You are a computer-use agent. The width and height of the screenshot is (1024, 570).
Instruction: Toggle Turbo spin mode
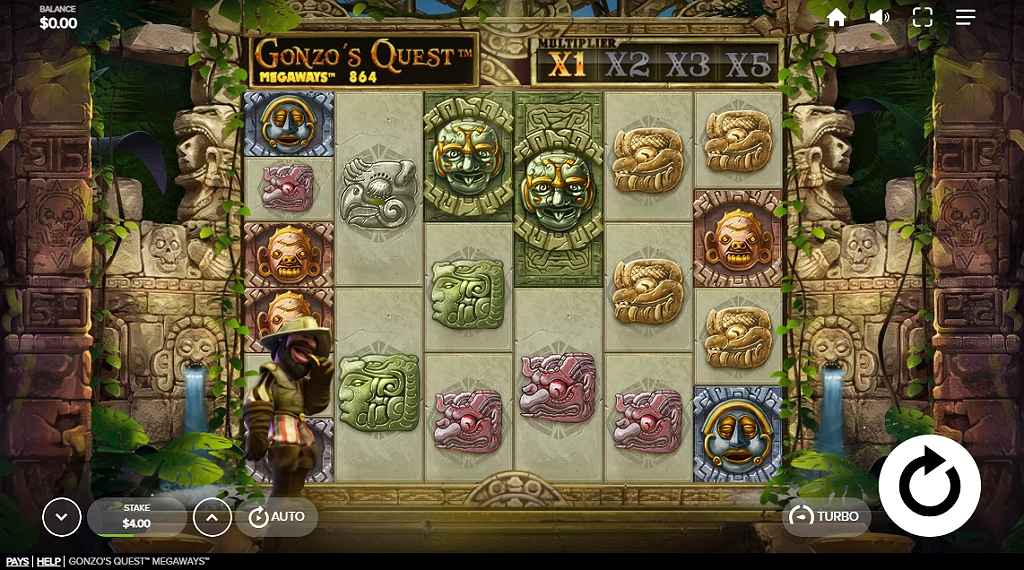[825, 516]
